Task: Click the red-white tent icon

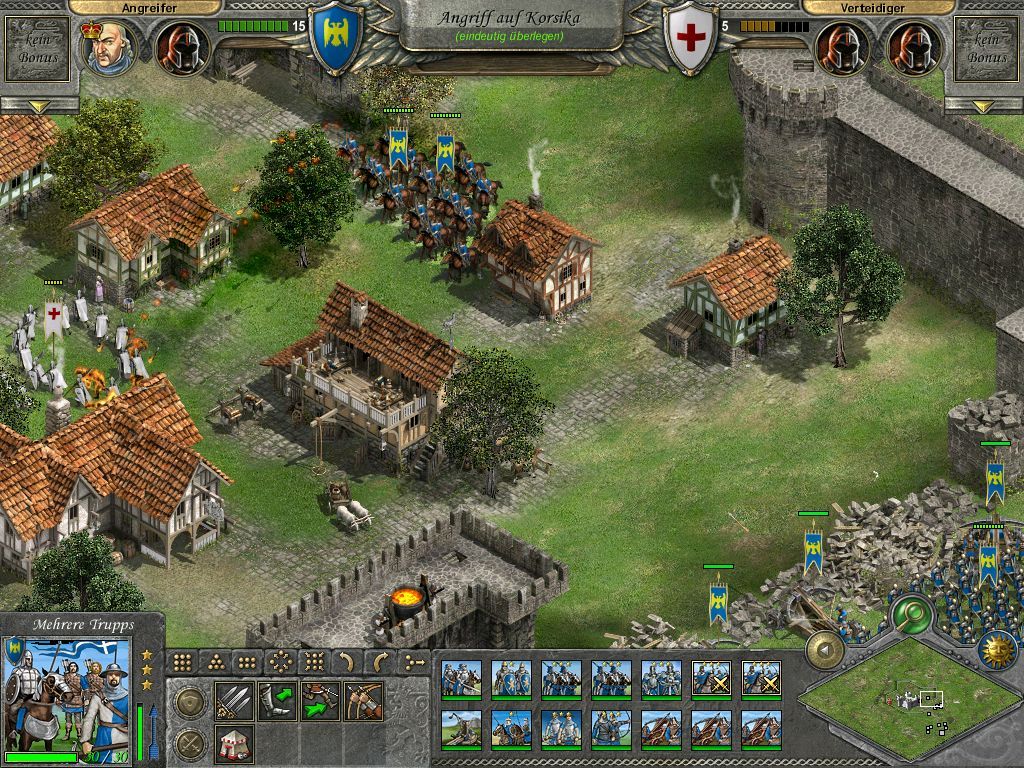Action: [233, 743]
